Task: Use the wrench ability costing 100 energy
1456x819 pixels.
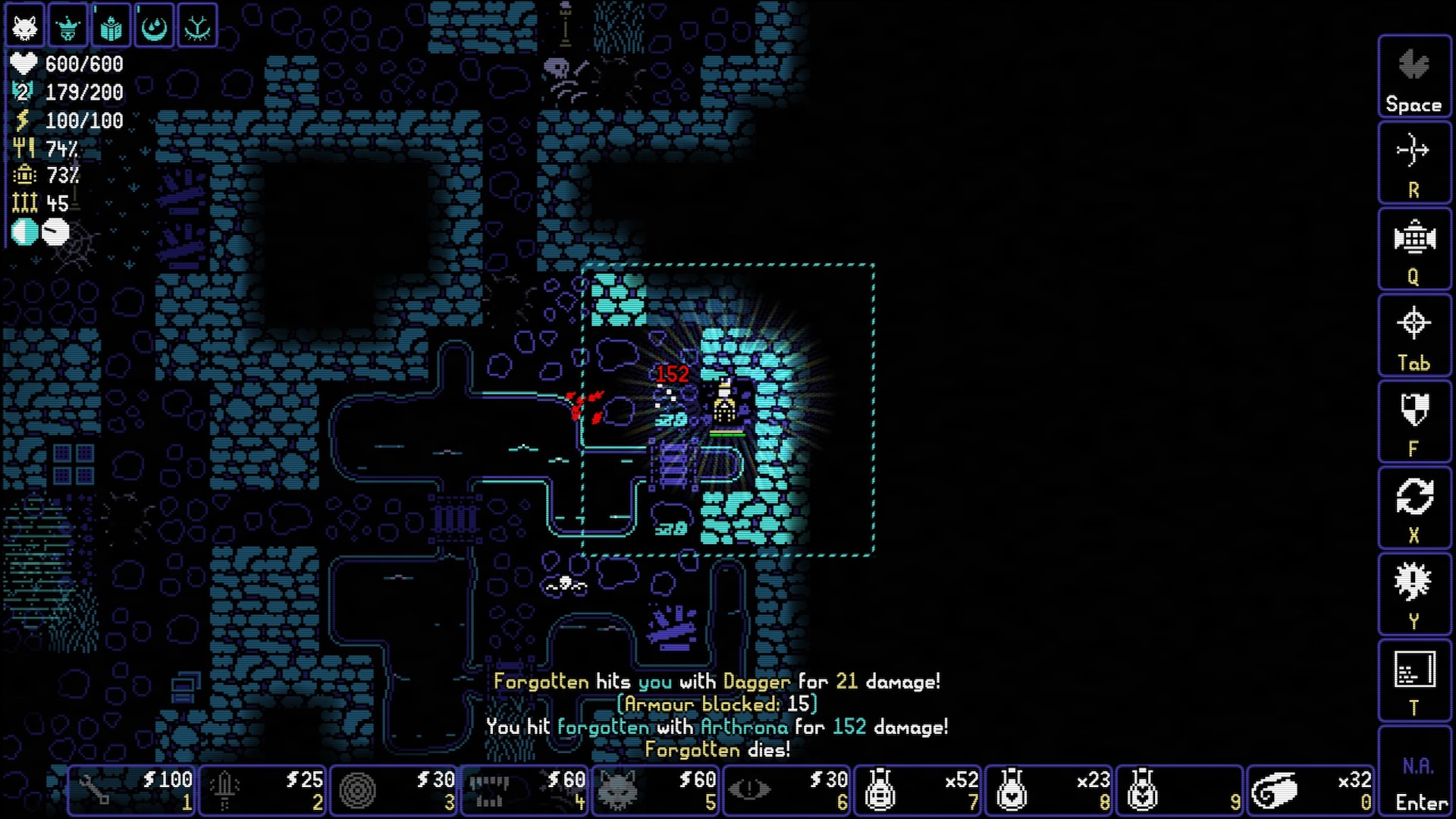Action: click(132, 790)
